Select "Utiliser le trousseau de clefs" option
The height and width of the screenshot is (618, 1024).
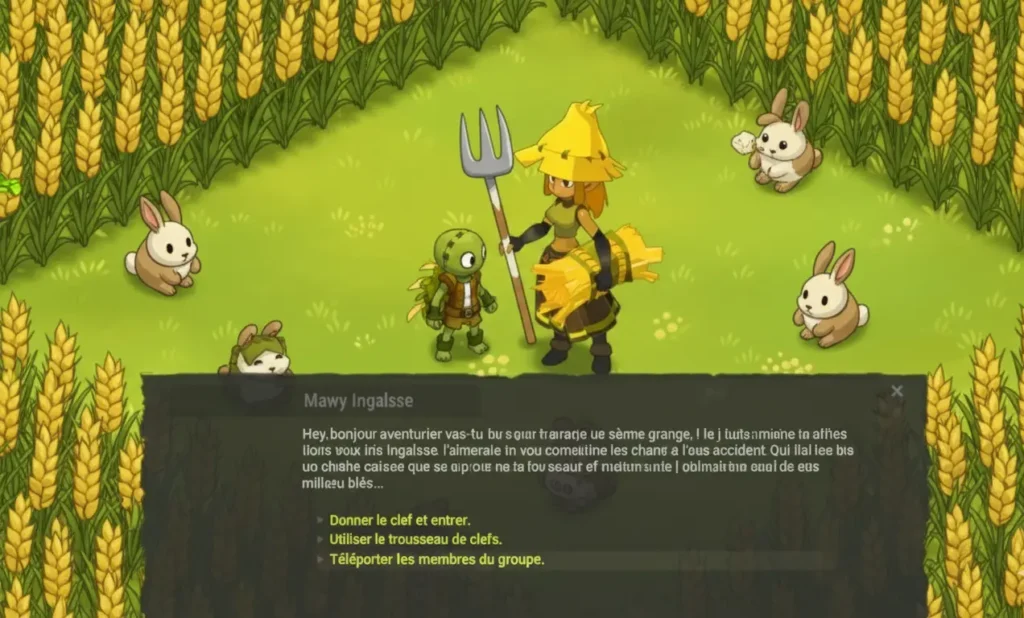click(x=416, y=539)
